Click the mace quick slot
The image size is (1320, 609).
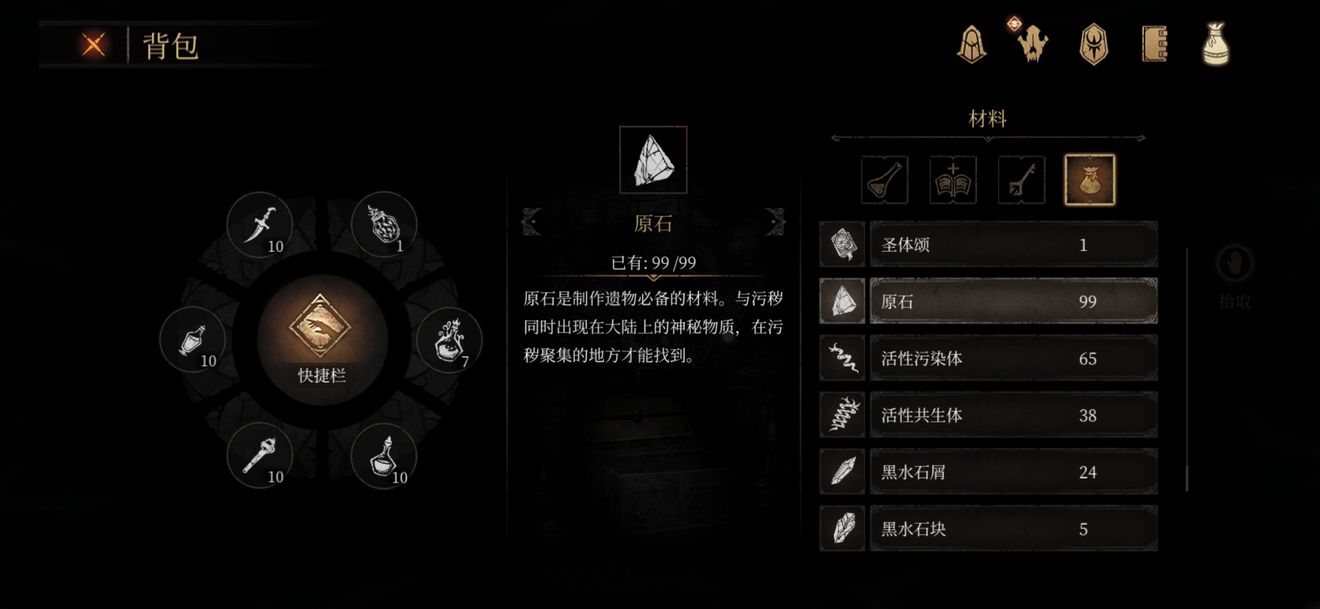[259, 456]
